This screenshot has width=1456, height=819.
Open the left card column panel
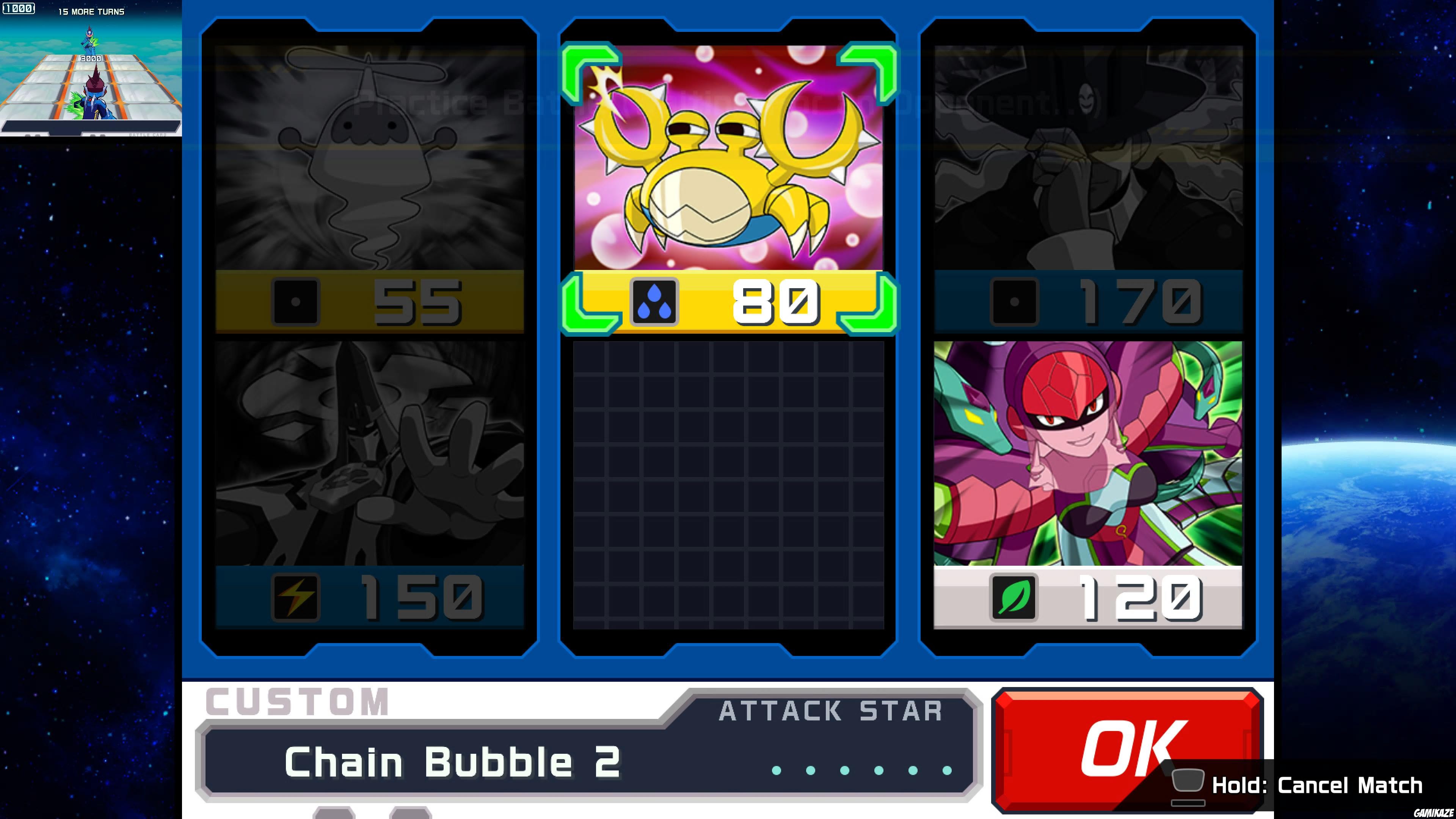coord(370,339)
